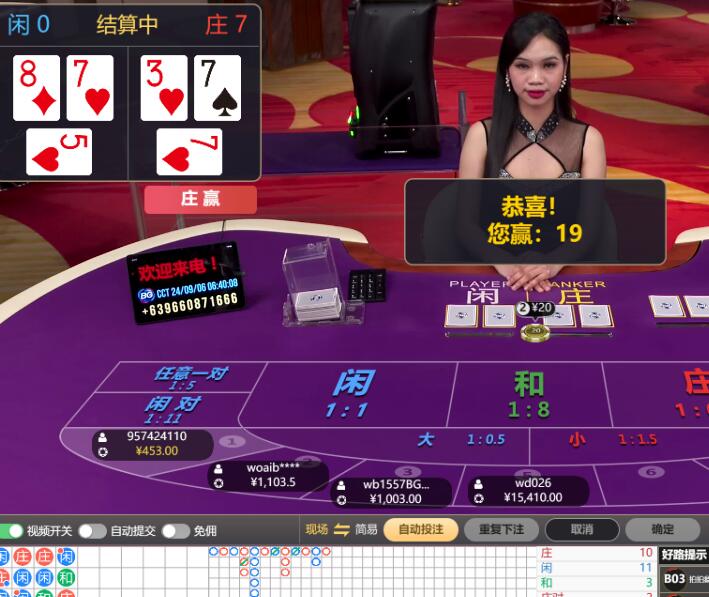Click 重复下注 to repeat bet
Screen dimensions: 709x597
point(501,529)
